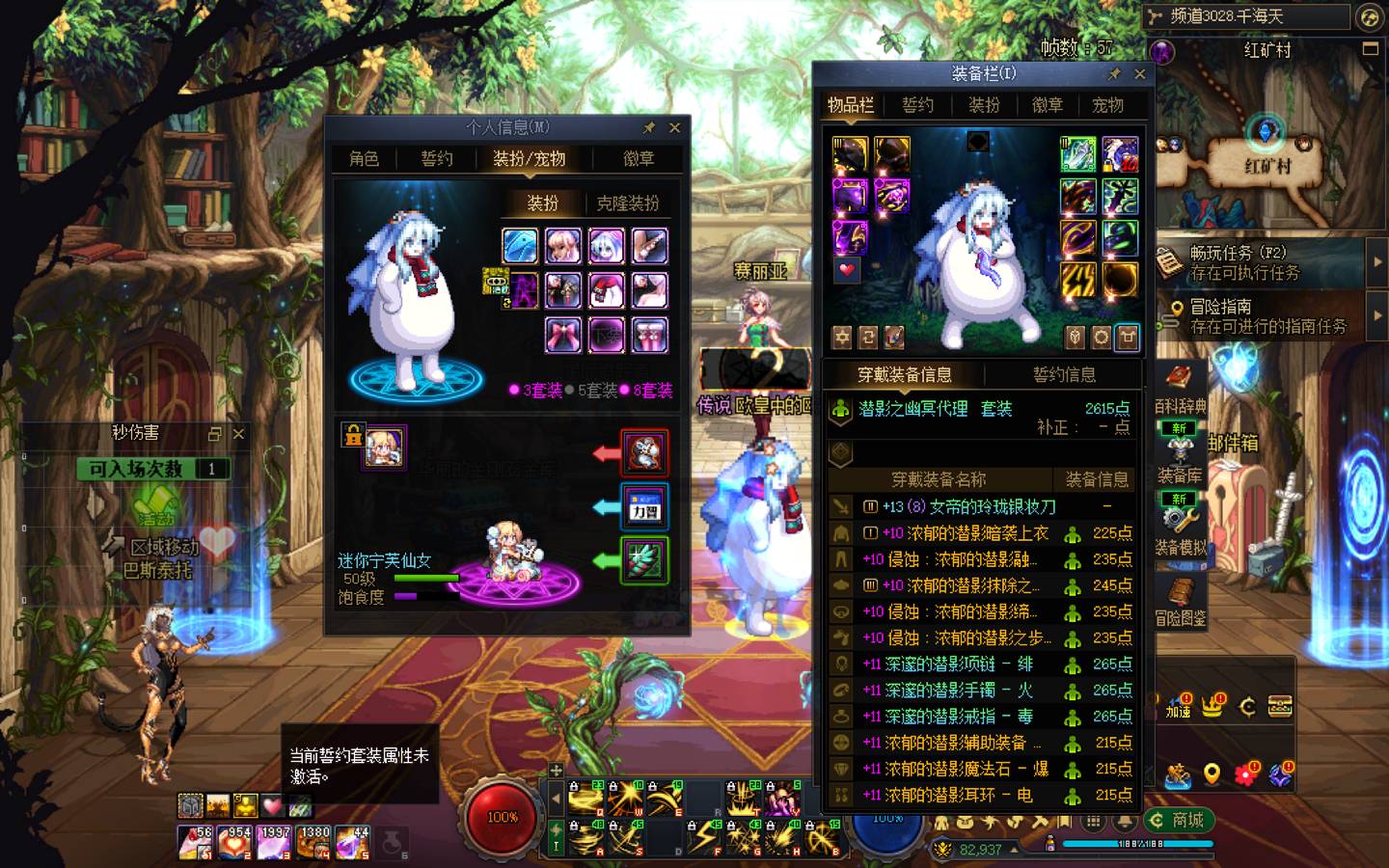Open the 商城 shop button
Viewport: 1389px width, 868px height.
tap(1178, 820)
